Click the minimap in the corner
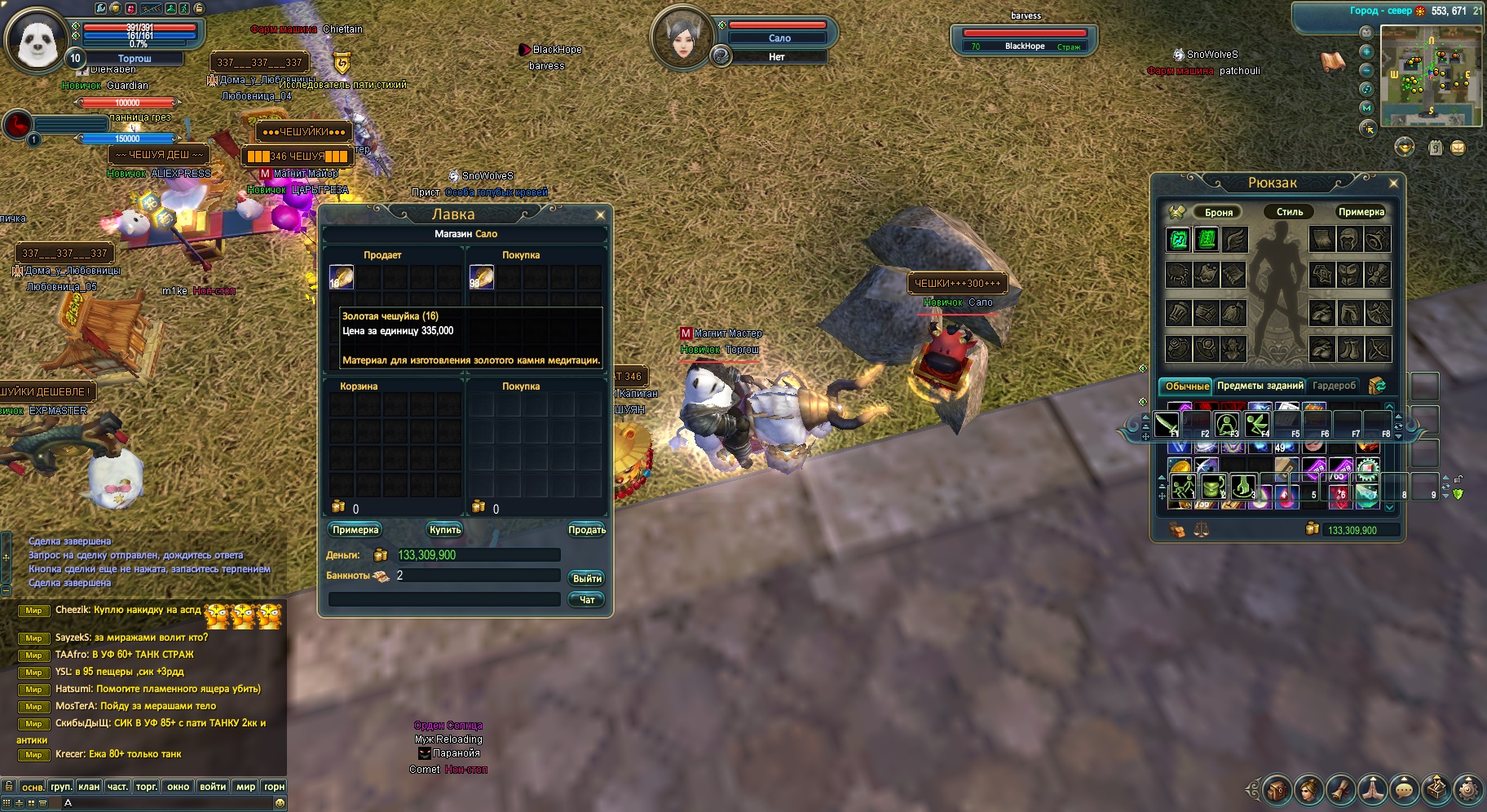Screen dimensions: 1487x812 click(1431, 76)
